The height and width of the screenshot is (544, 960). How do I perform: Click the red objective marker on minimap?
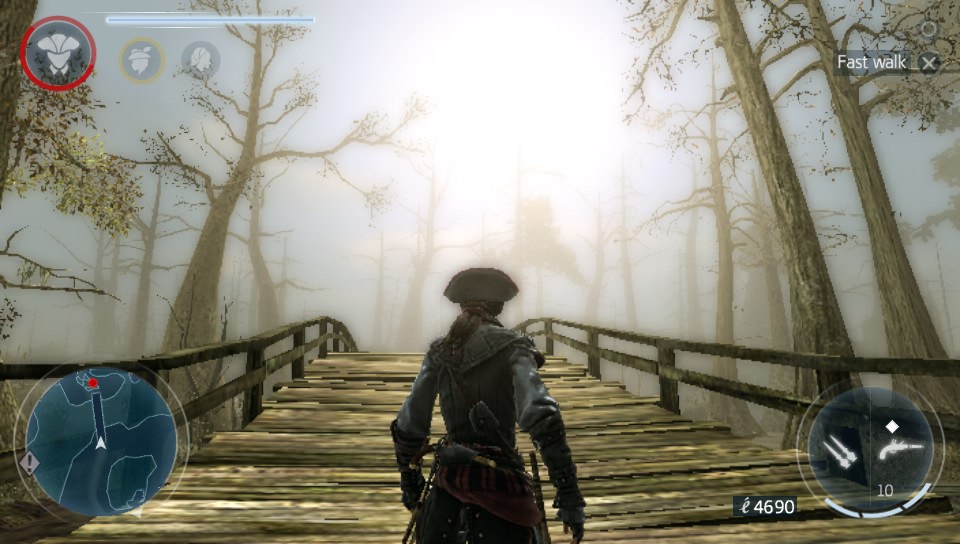click(92, 382)
